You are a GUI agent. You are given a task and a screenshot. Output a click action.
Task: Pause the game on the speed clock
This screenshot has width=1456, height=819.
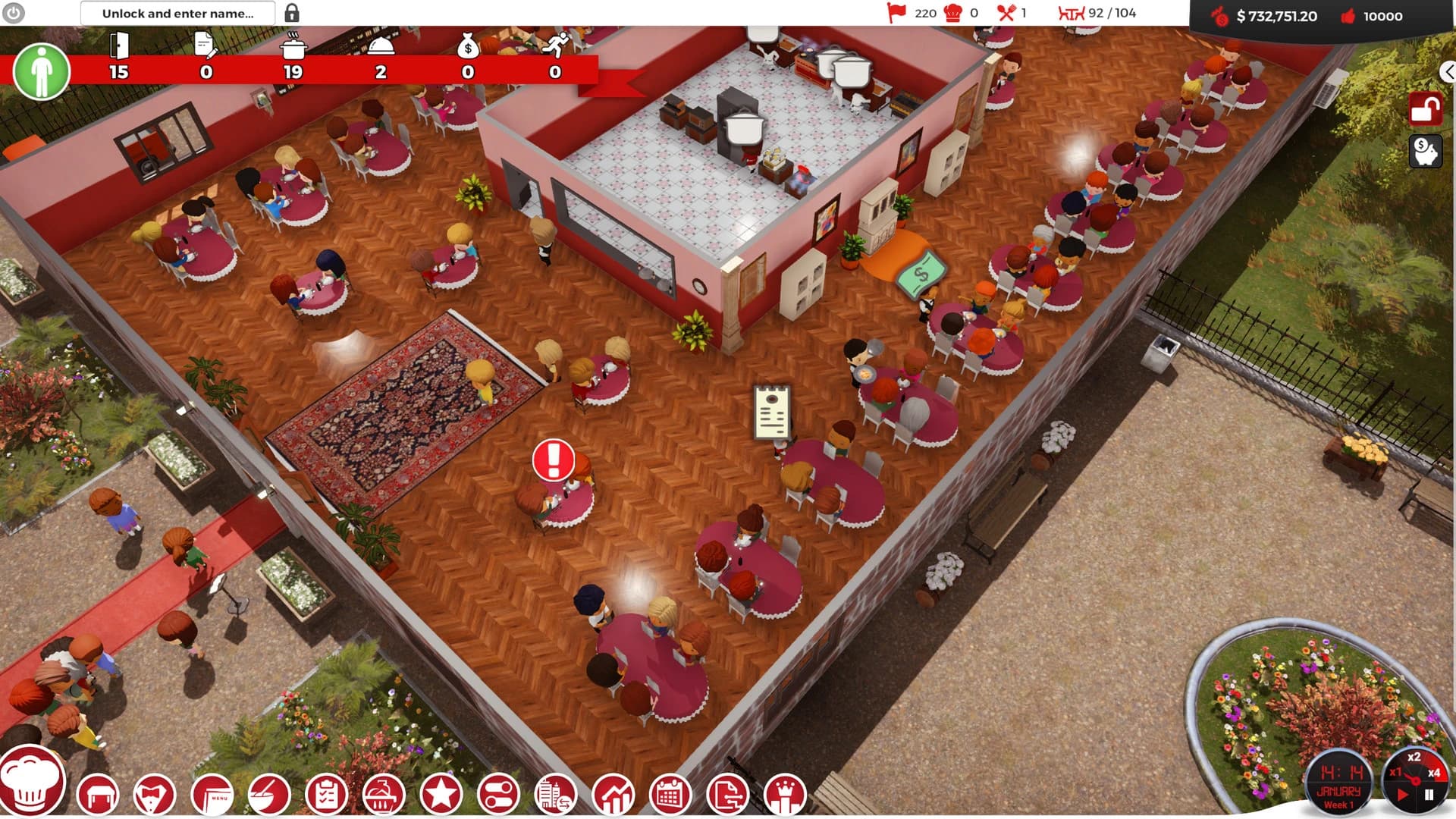pyautogui.click(x=1430, y=795)
